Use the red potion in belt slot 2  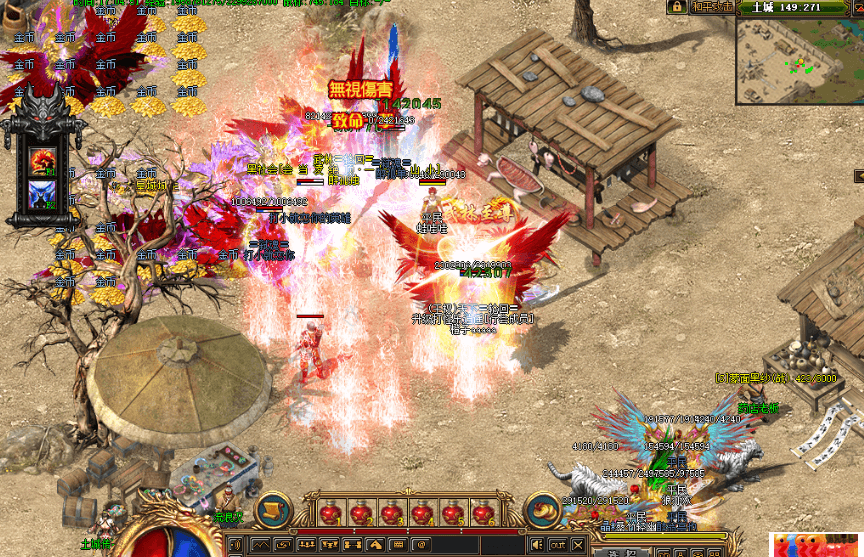click(360, 513)
